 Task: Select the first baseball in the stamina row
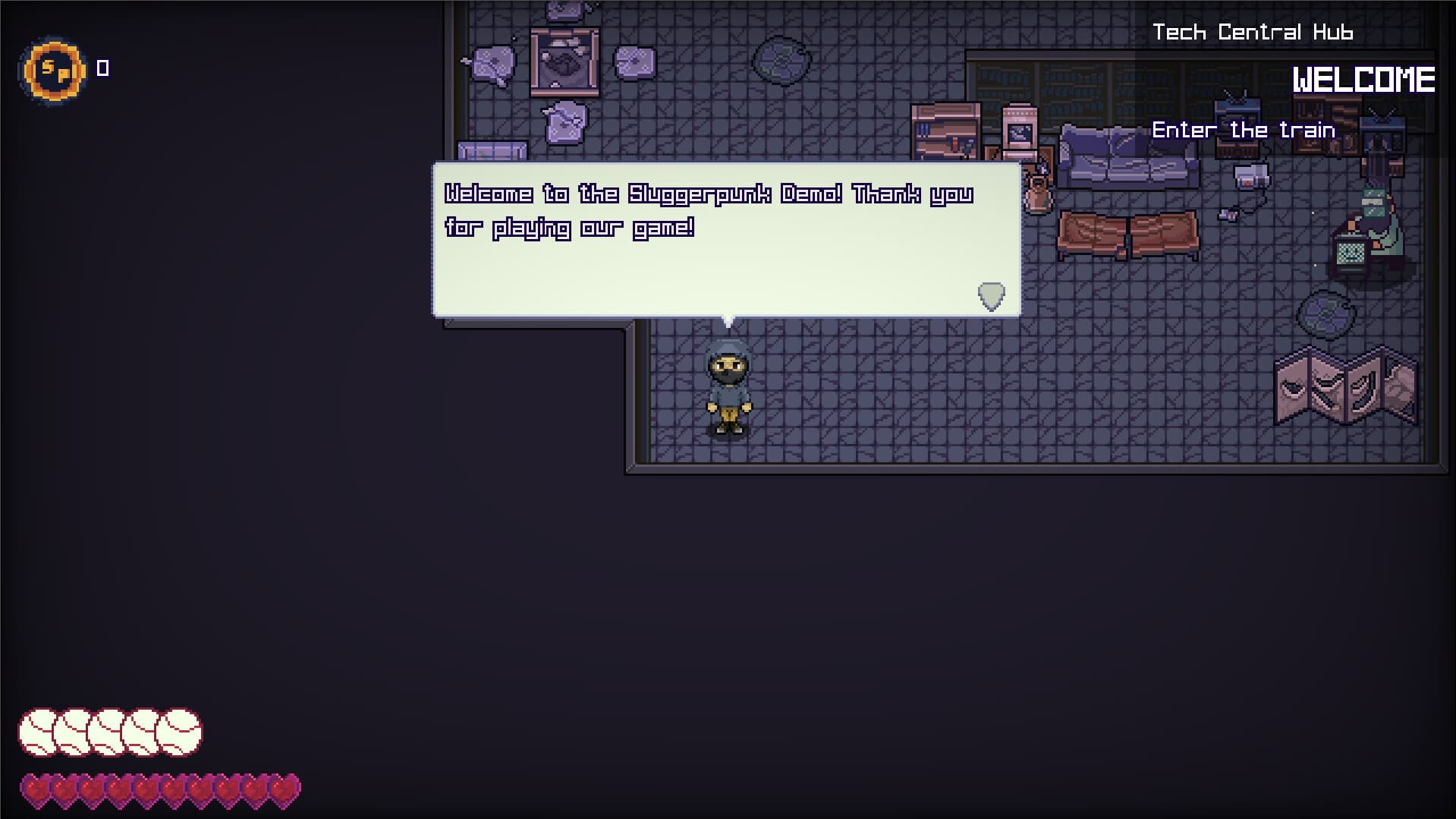36,731
